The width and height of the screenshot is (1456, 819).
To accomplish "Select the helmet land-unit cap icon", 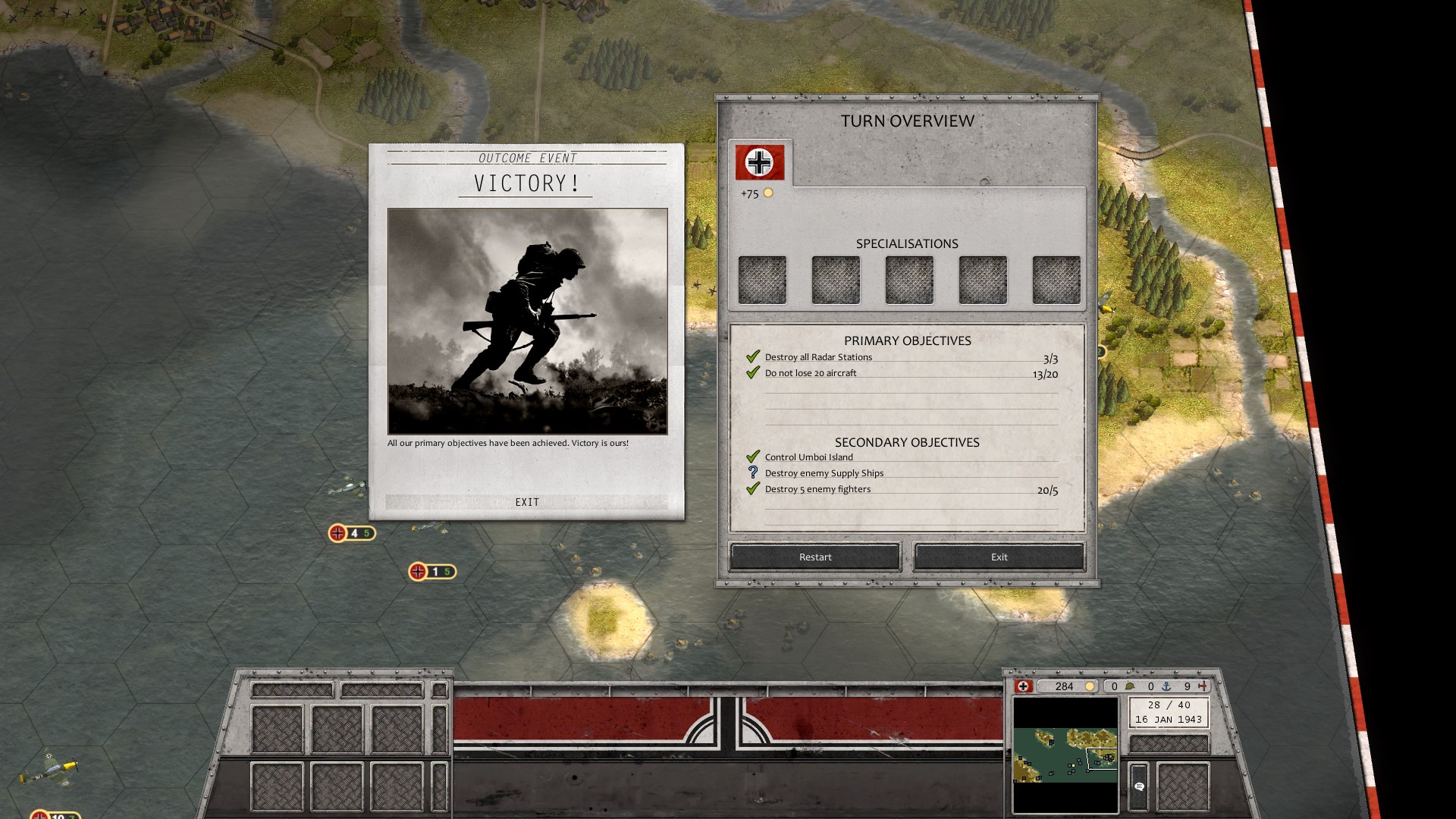I will tap(1130, 686).
